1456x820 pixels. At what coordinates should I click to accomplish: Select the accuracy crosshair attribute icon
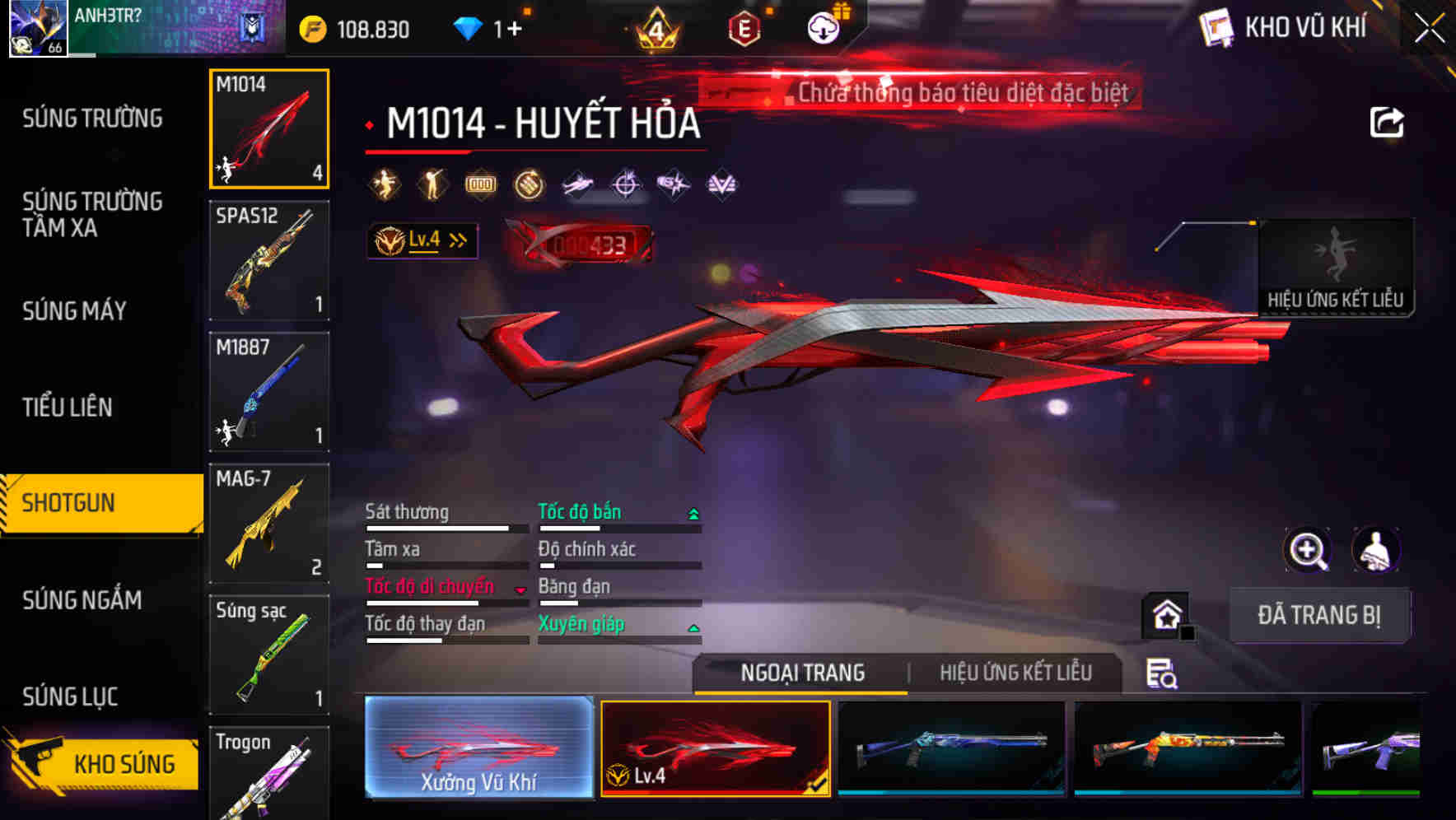click(623, 184)
